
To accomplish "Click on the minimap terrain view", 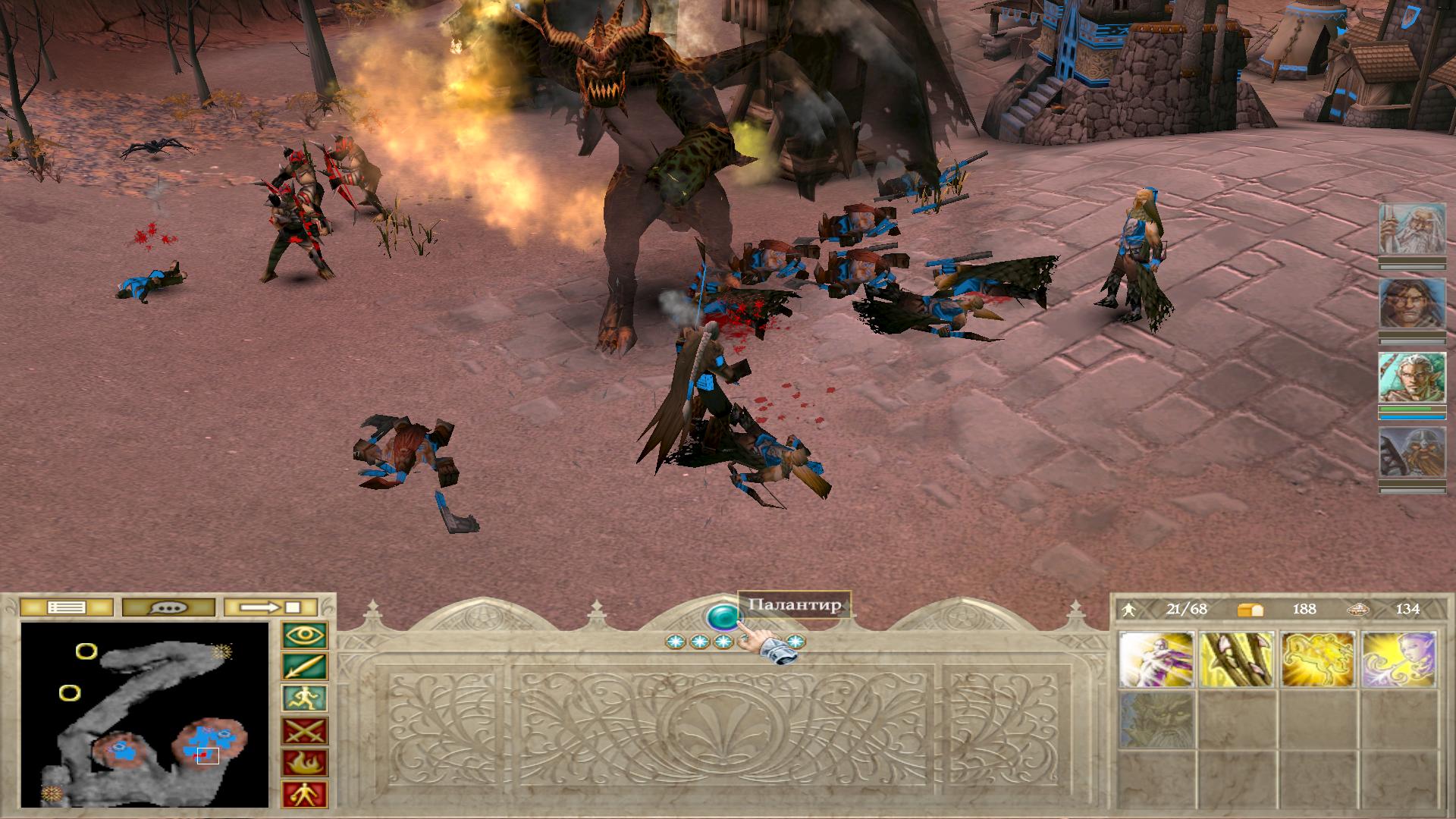I will point(145,714).
